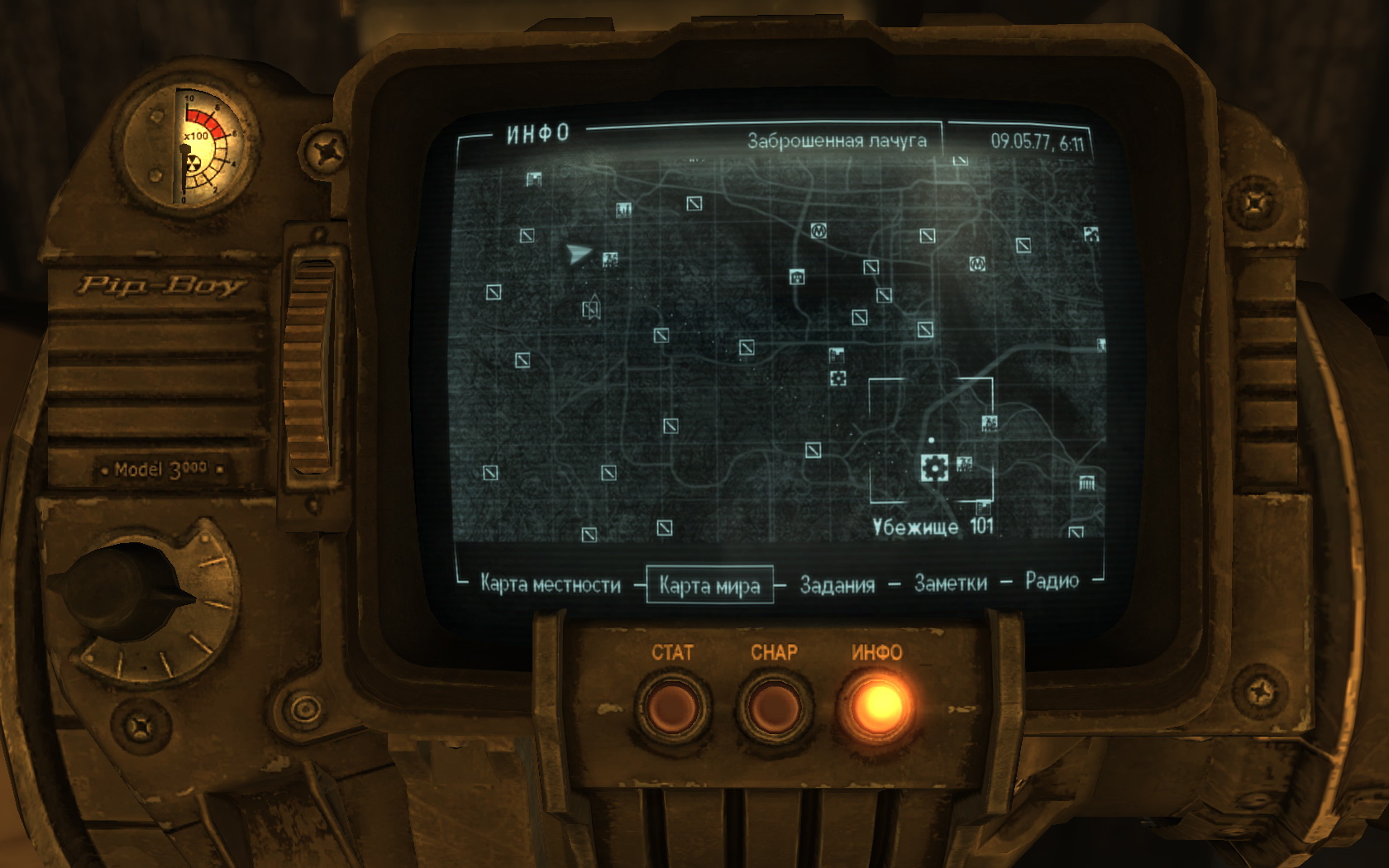Open the Задания quest tab
Screen dimensions: 1389x868
[837, 585]
